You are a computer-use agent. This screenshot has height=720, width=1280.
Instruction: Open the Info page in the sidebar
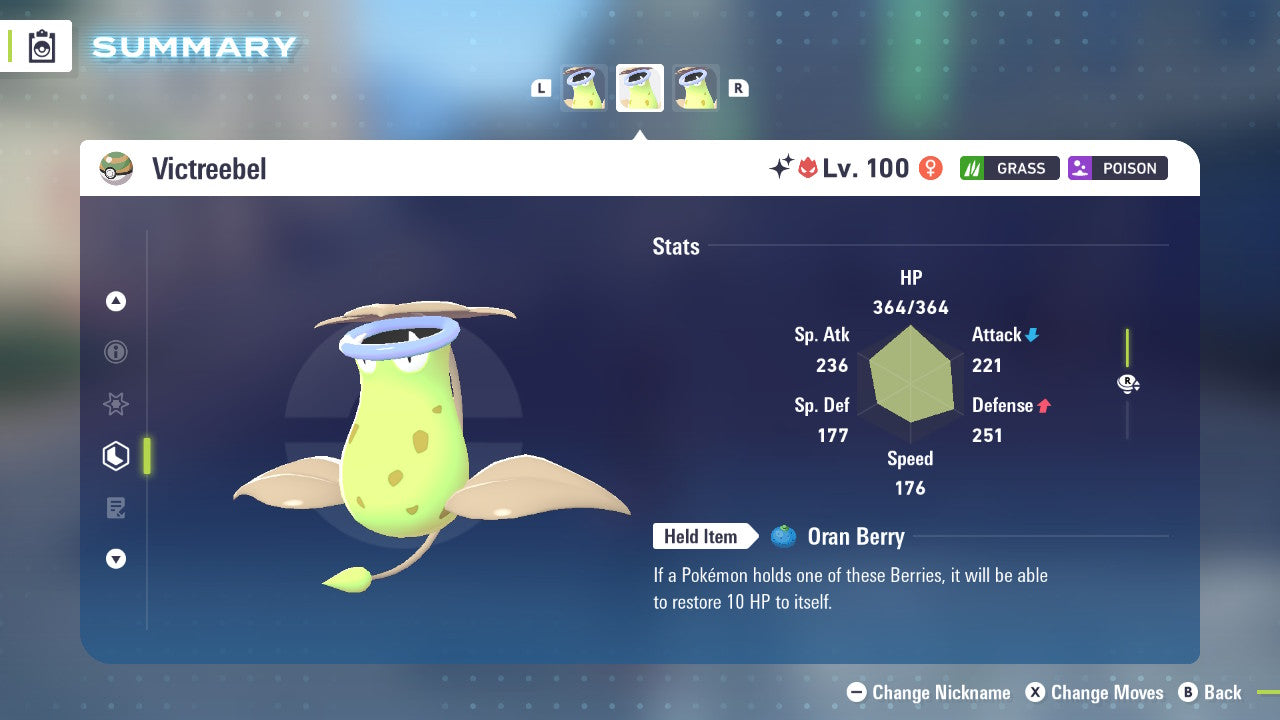coord(116,352)
